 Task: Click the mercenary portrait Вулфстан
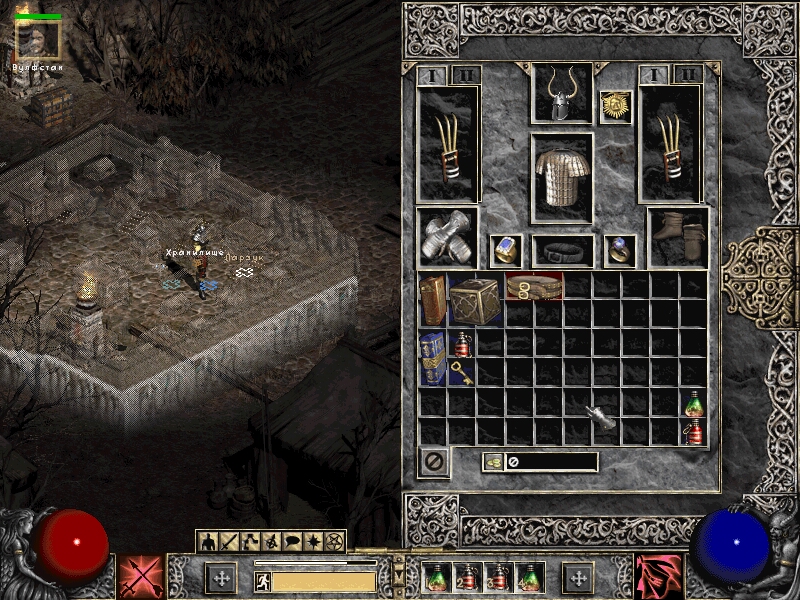[x=39, y=40]
